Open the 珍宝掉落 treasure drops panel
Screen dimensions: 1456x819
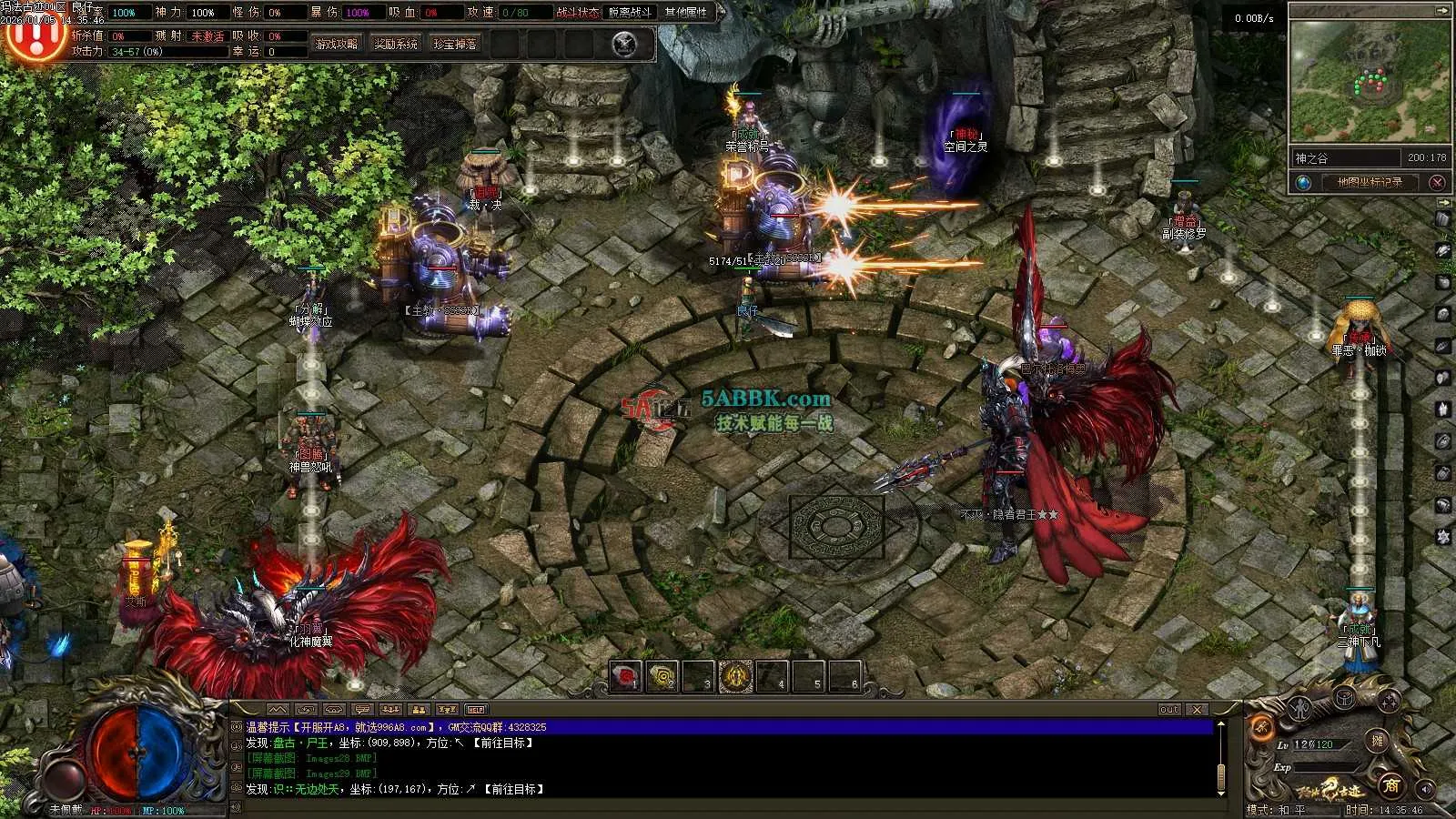[x=455, y=44]
